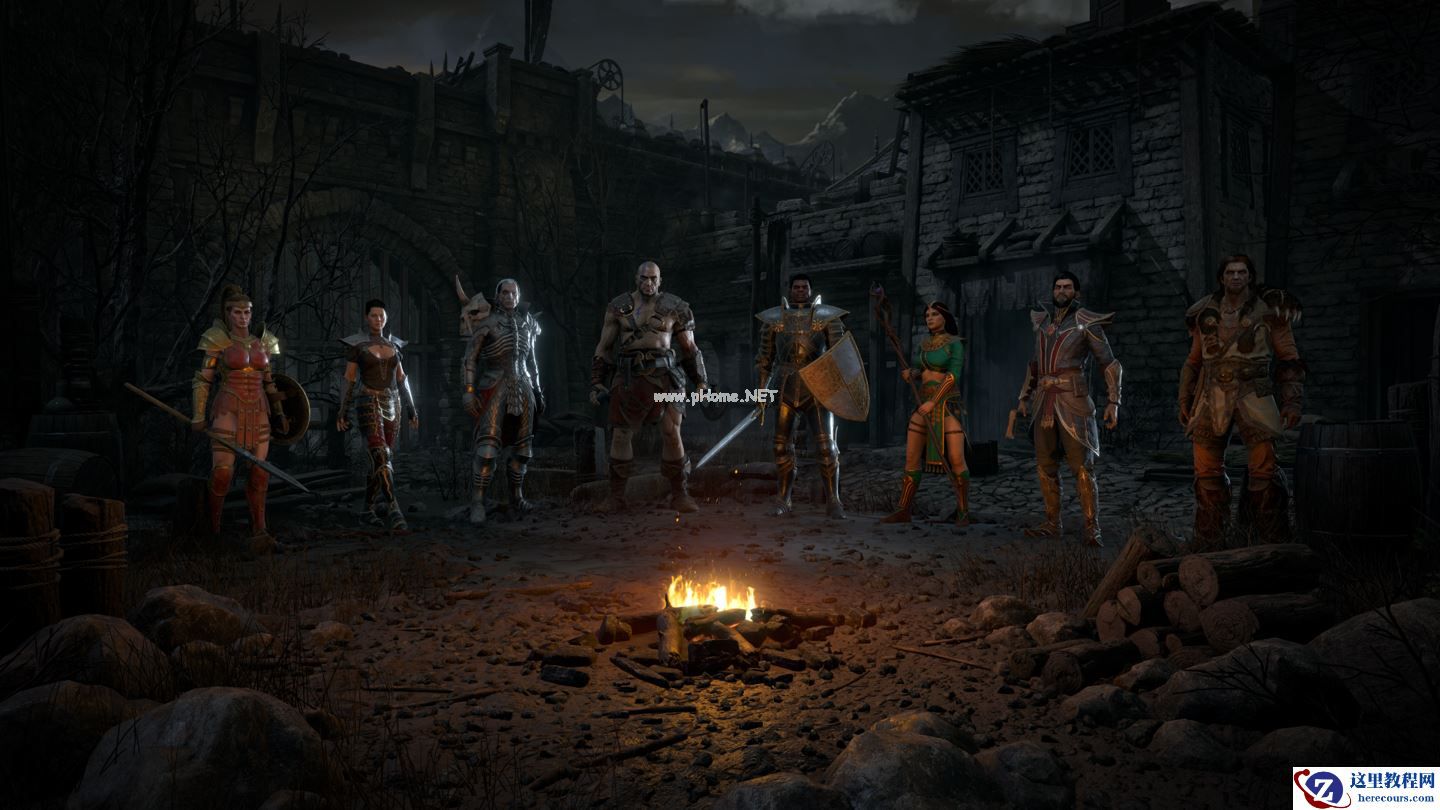
Task: Select the bald Barbarian hero
Action: pos(646,380)
